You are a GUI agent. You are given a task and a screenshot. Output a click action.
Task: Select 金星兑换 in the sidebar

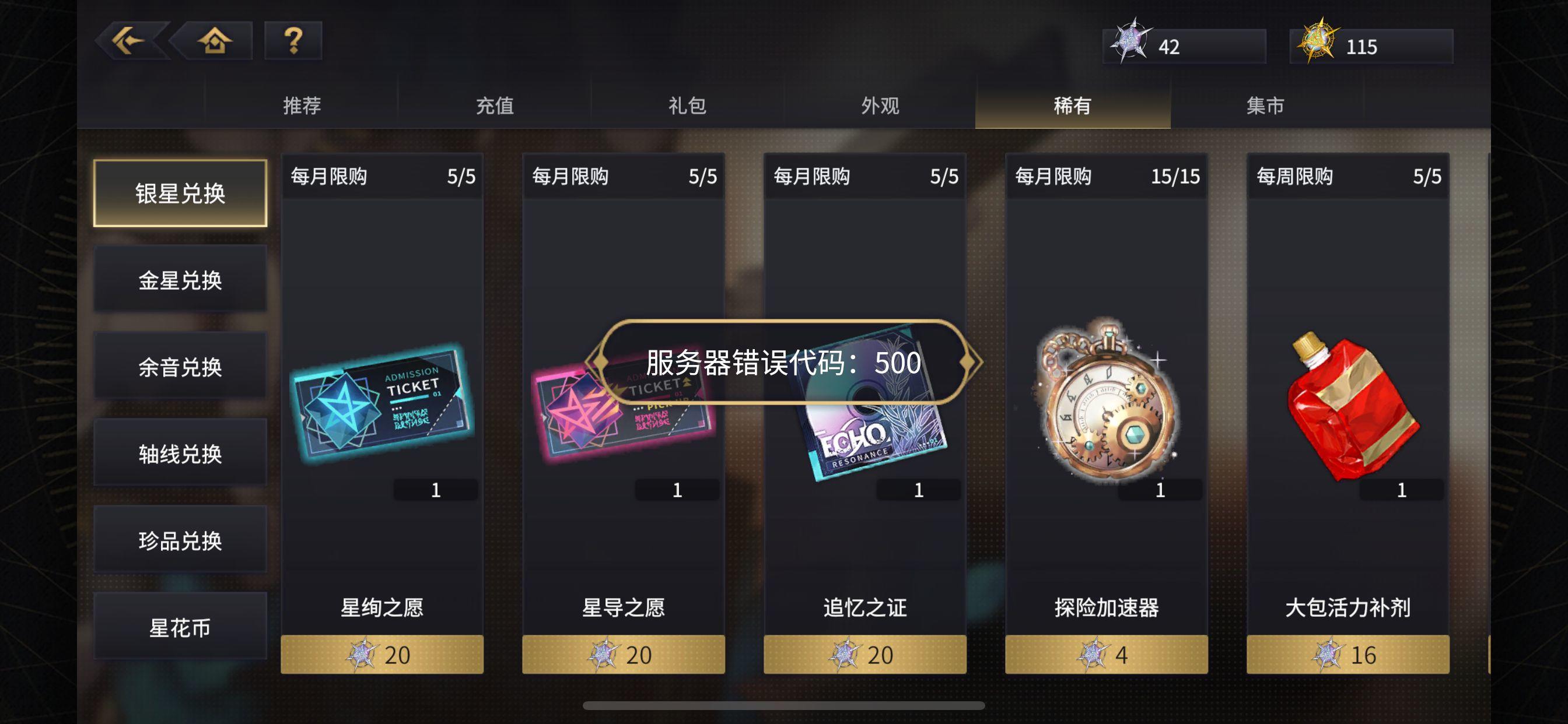pos(180,279)
